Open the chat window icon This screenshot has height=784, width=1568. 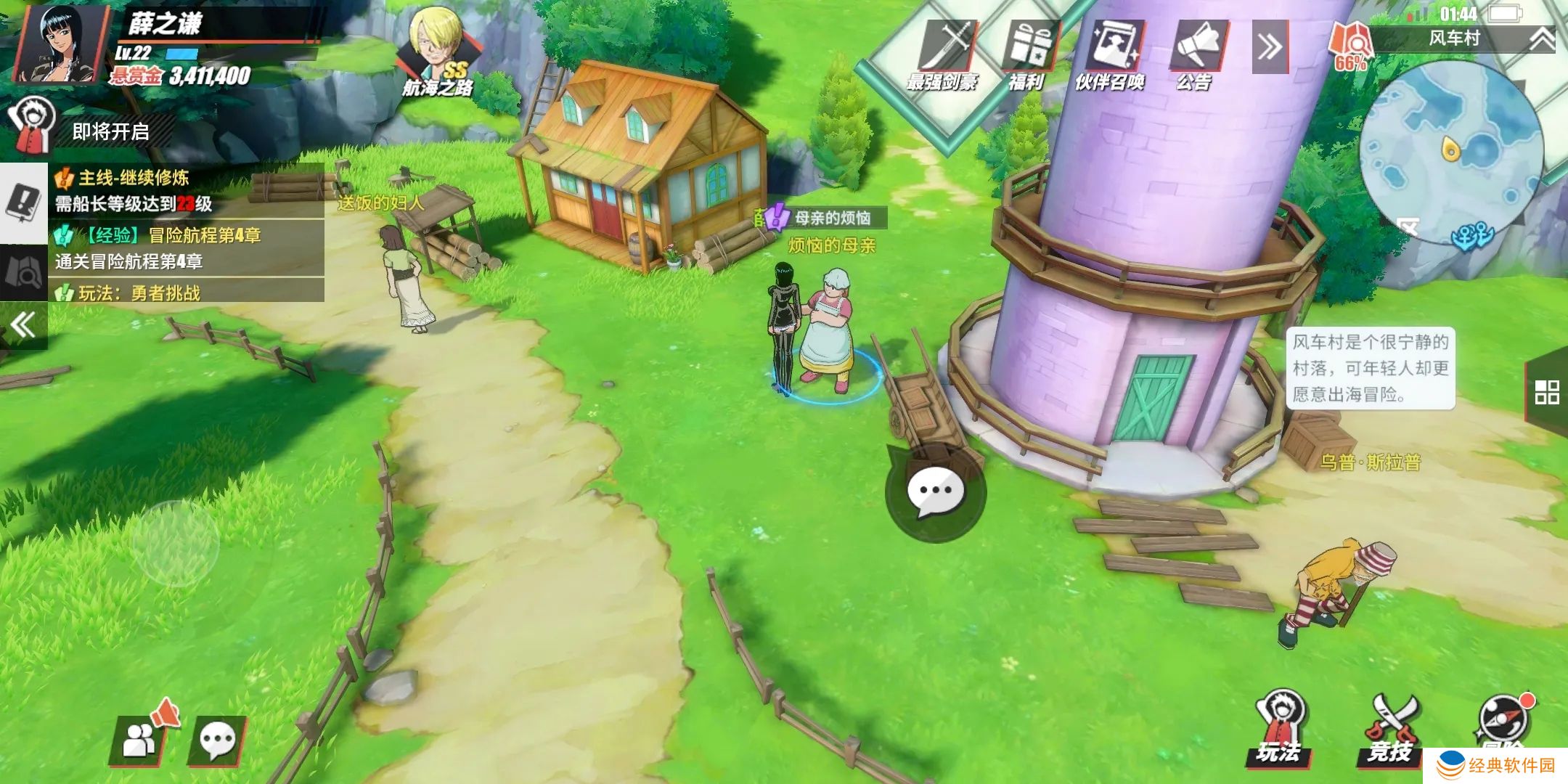(x=217, y=740)
